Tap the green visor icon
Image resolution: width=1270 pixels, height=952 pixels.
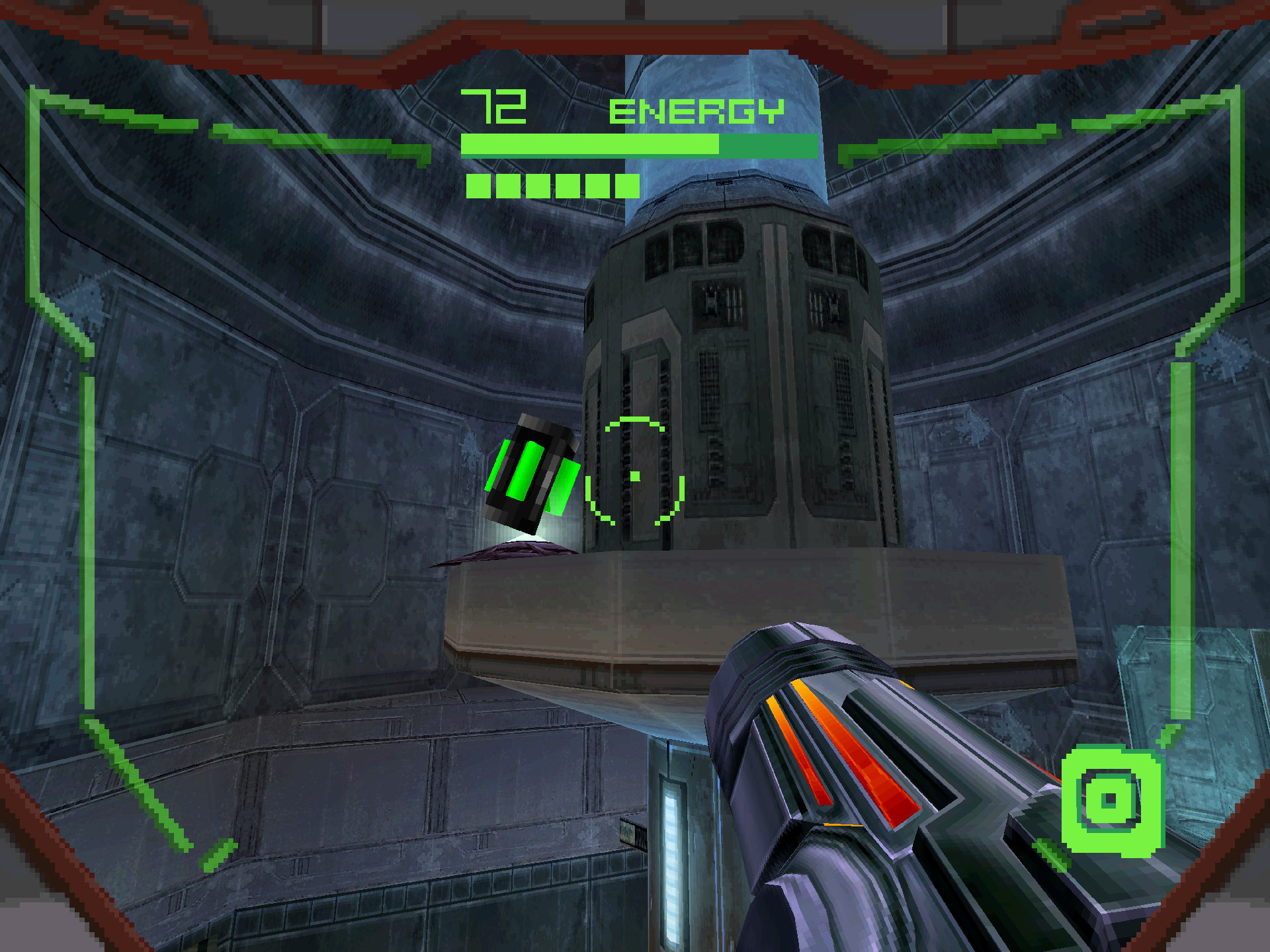click(1111, 801)
